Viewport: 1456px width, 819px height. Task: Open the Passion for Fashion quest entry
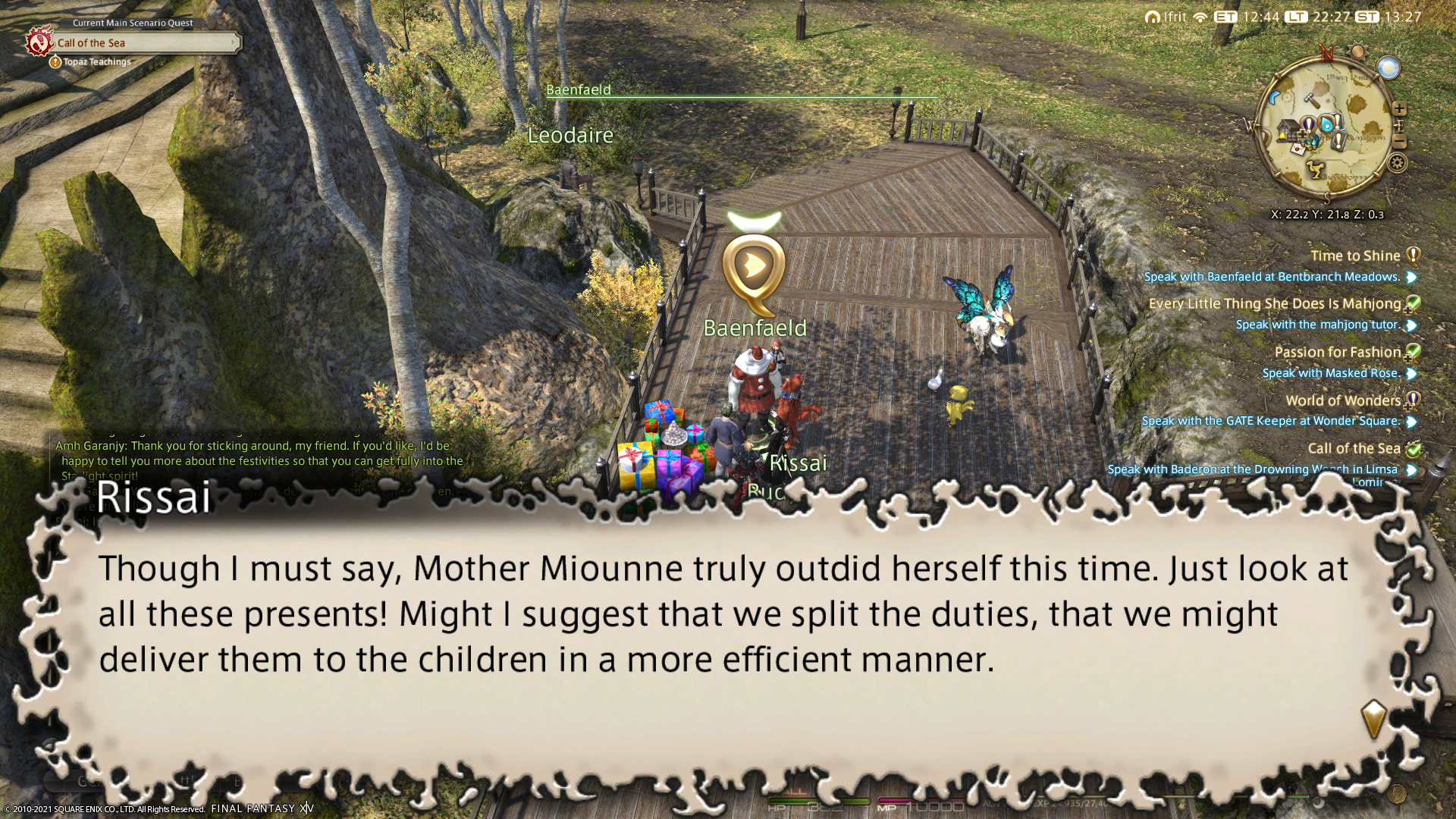pyautogui.click(x=1337, y=352)
